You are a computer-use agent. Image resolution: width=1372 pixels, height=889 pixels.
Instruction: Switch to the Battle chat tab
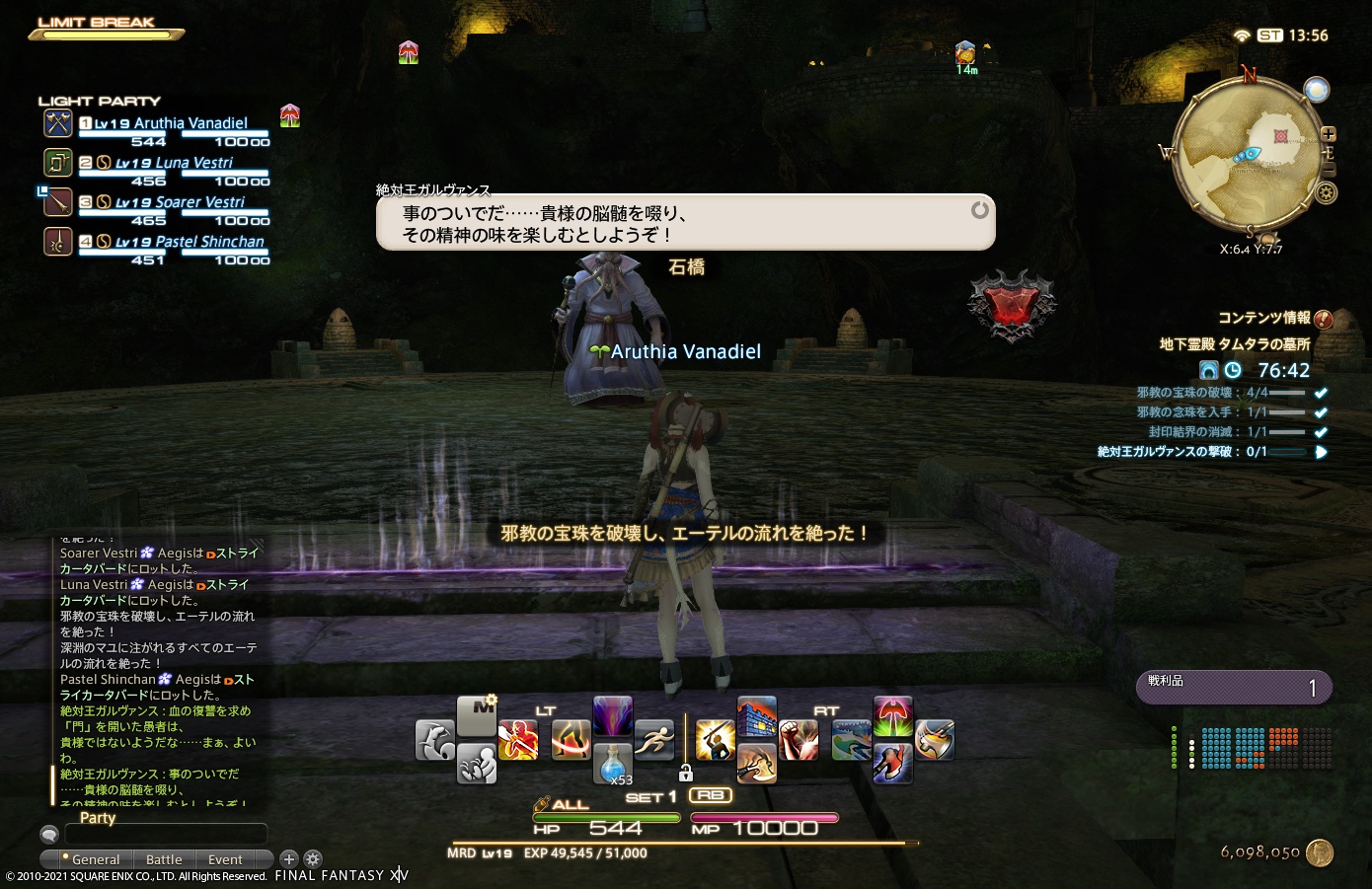pos(164,859)
